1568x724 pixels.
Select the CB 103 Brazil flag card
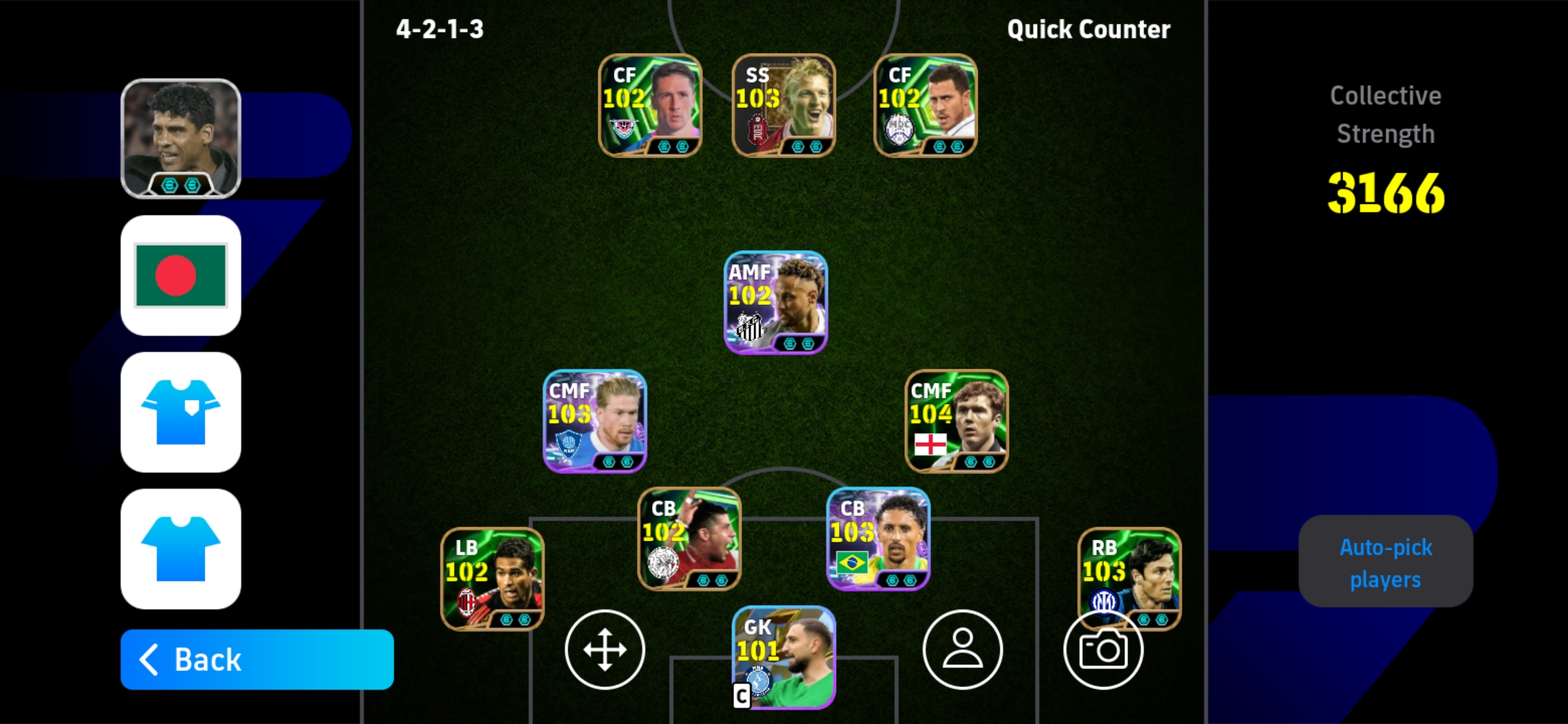(878, 539)
